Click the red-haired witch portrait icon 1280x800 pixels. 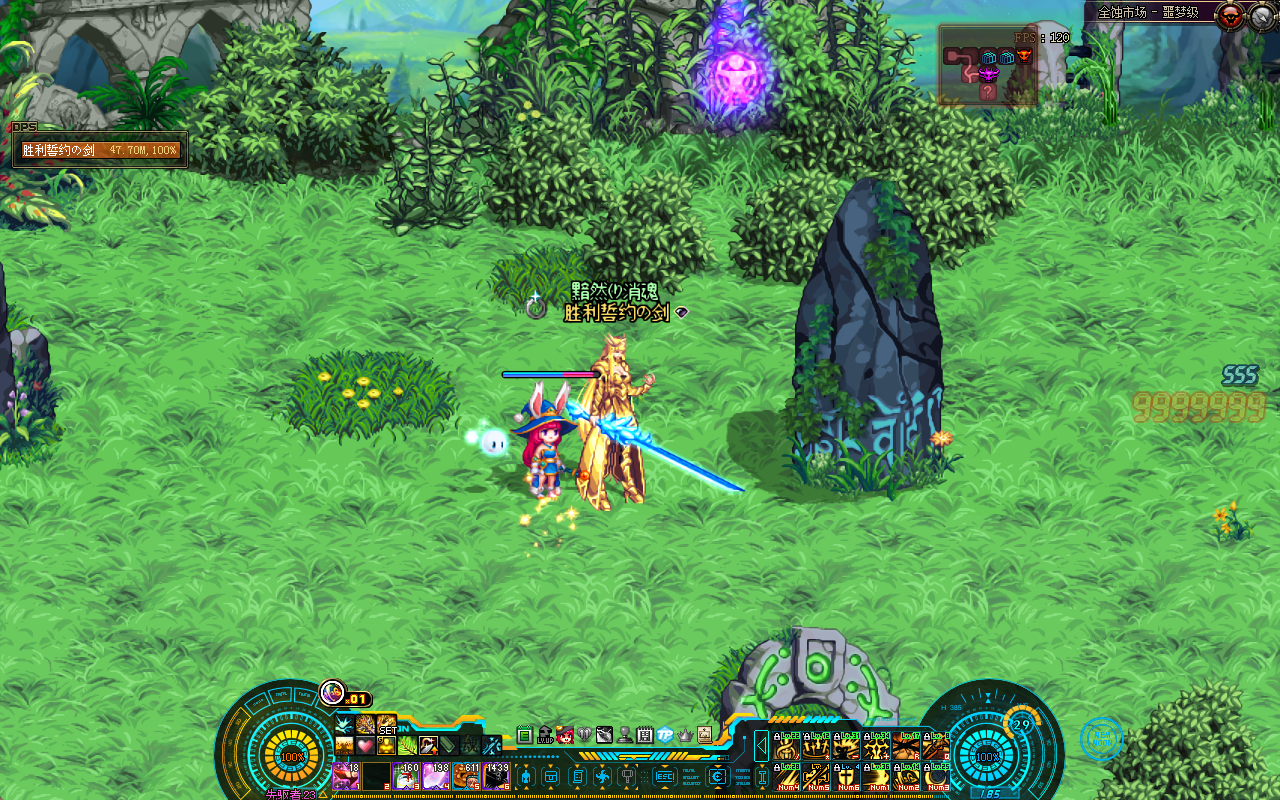pos(565,735)
